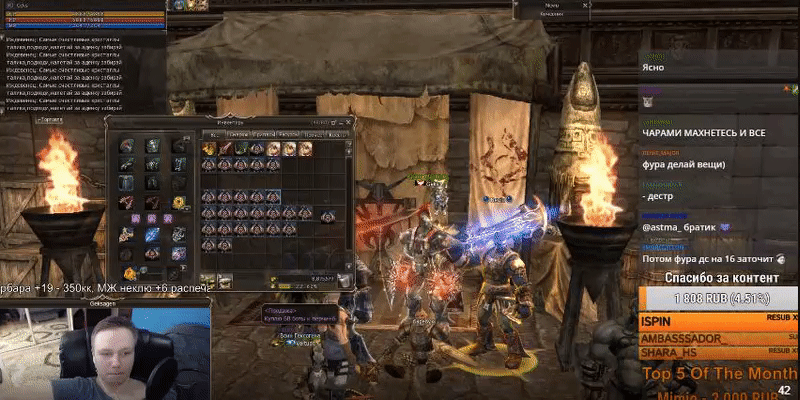Select the glowing blue equipped weapon slot
The height and width of the screenshot is (400, 800).
[x=151, y=234]
